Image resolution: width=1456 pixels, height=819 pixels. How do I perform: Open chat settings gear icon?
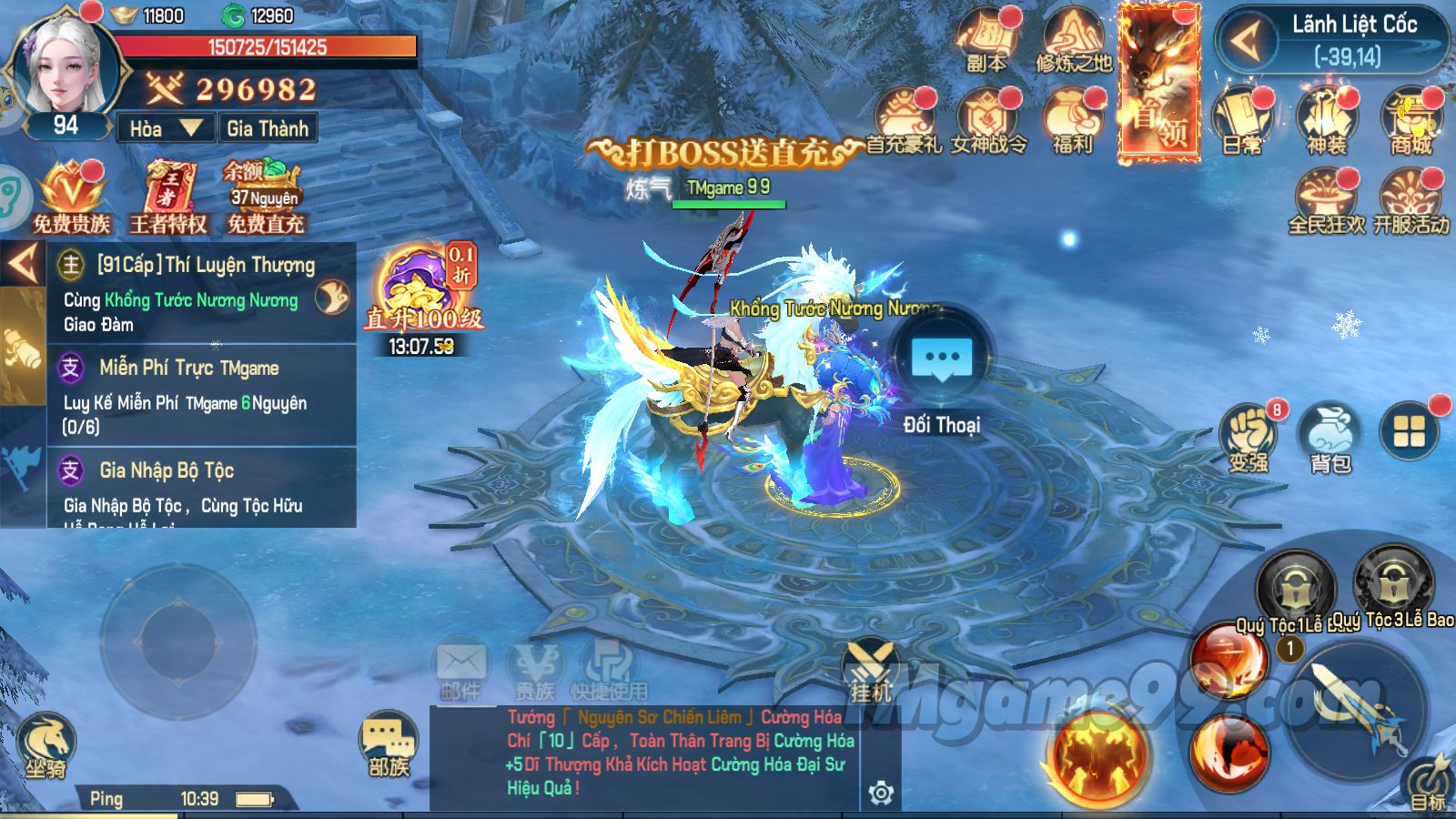880,793
